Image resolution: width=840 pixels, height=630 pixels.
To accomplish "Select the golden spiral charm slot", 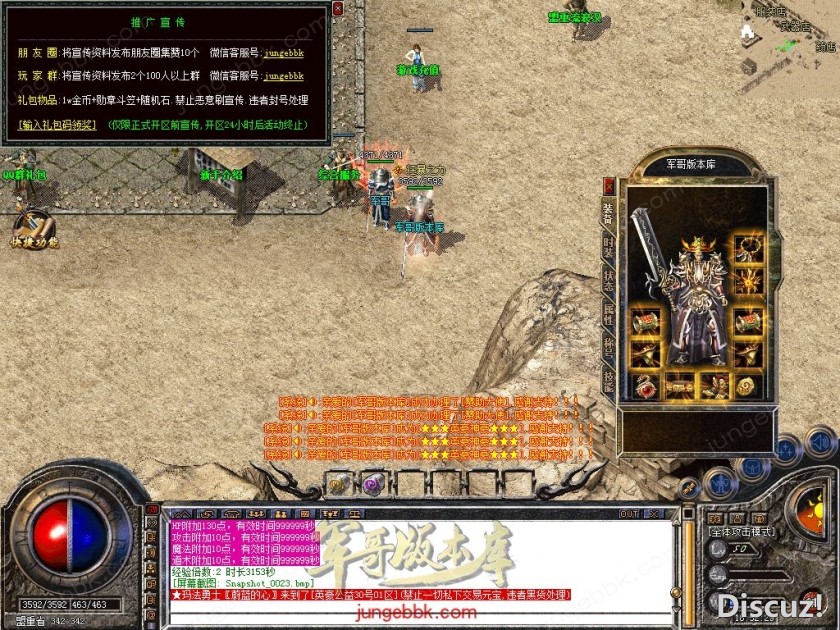I will [x=745, y=385].
